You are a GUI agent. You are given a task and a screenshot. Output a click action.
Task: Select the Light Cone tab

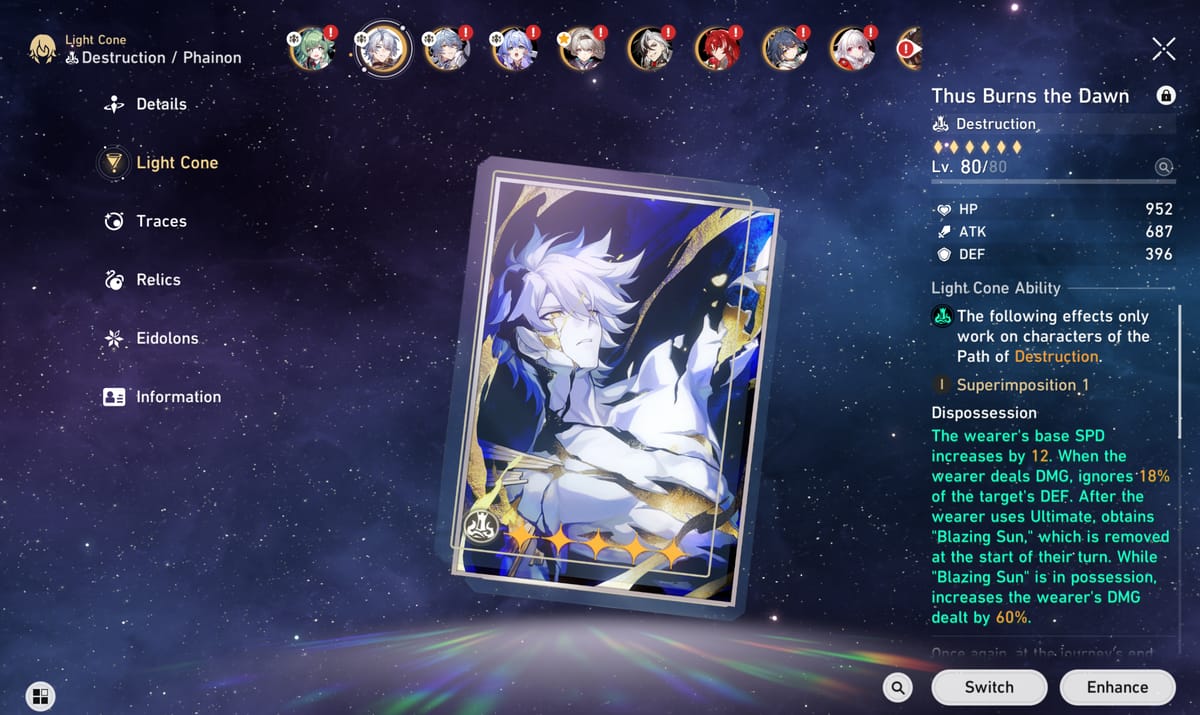click(x=176, y=163)
